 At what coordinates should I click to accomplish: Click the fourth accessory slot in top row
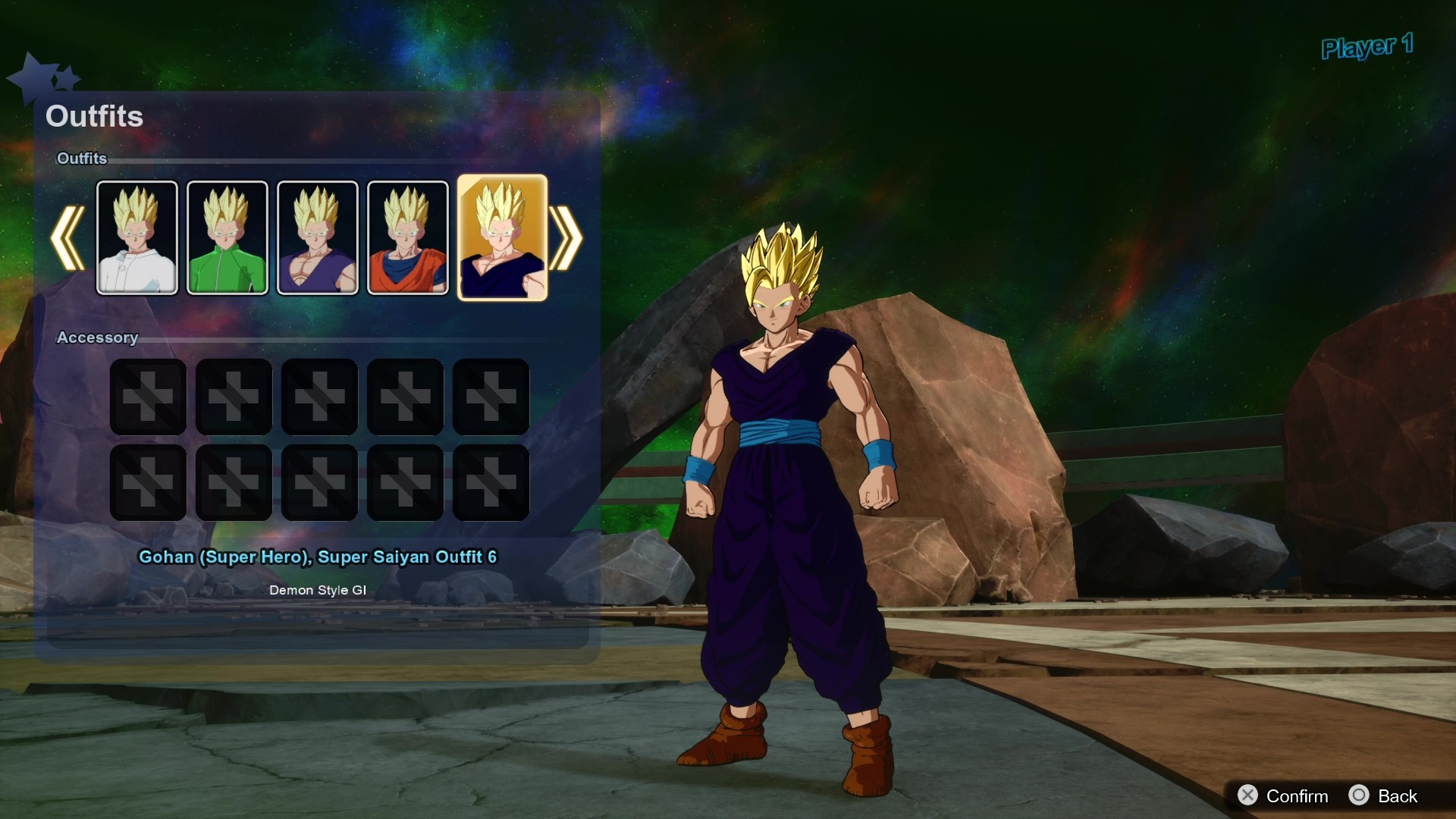pyautogui.click(x=405, y=397)
